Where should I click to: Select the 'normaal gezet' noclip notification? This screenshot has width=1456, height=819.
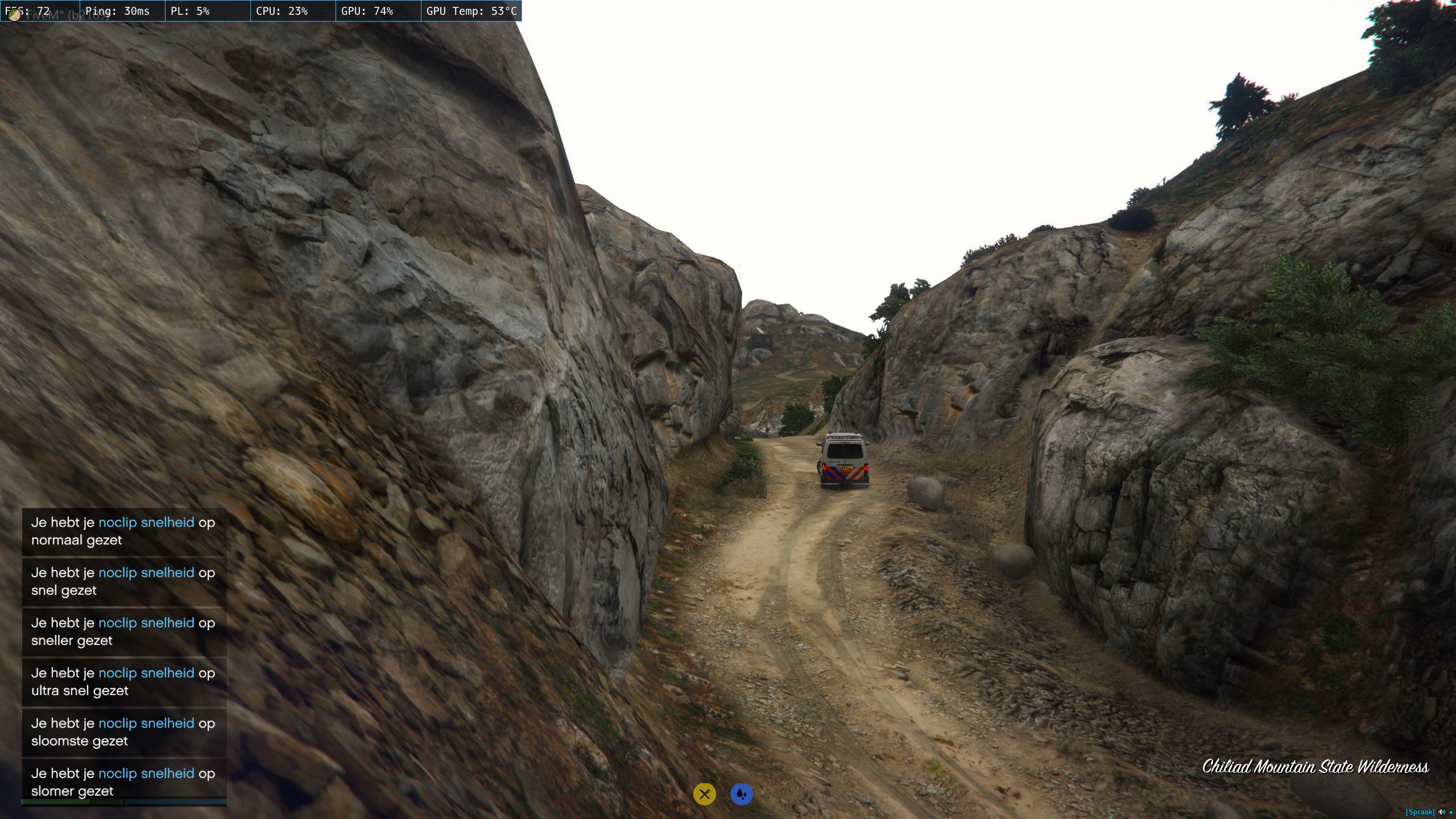pyautogui.click(x=124, y=531)
